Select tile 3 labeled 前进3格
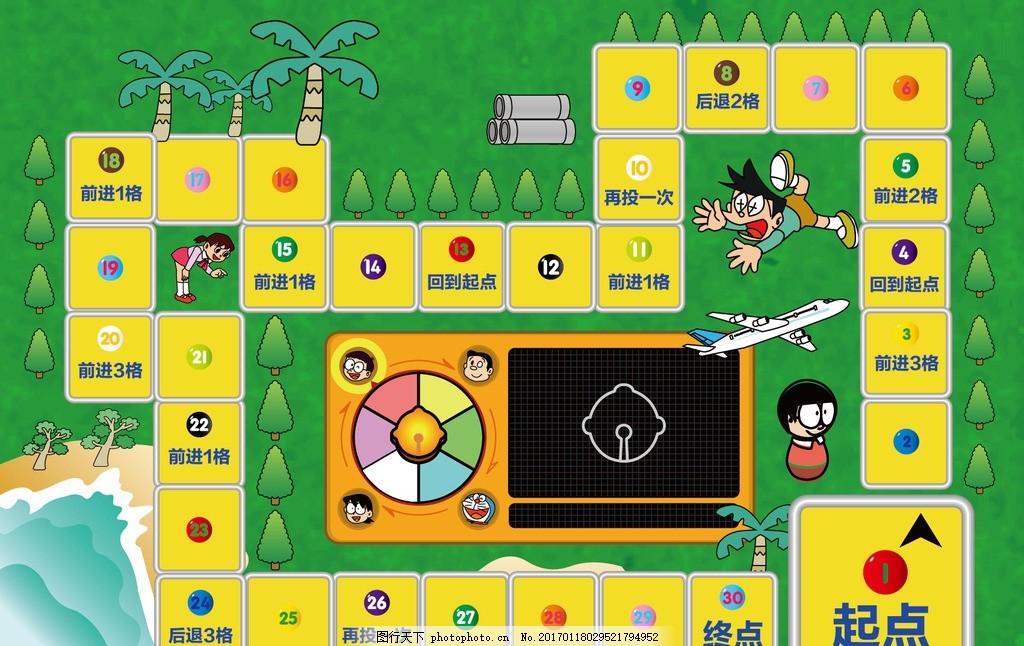Image resolution: width=1024 pixels, height=646 pixels. (906, 355)
